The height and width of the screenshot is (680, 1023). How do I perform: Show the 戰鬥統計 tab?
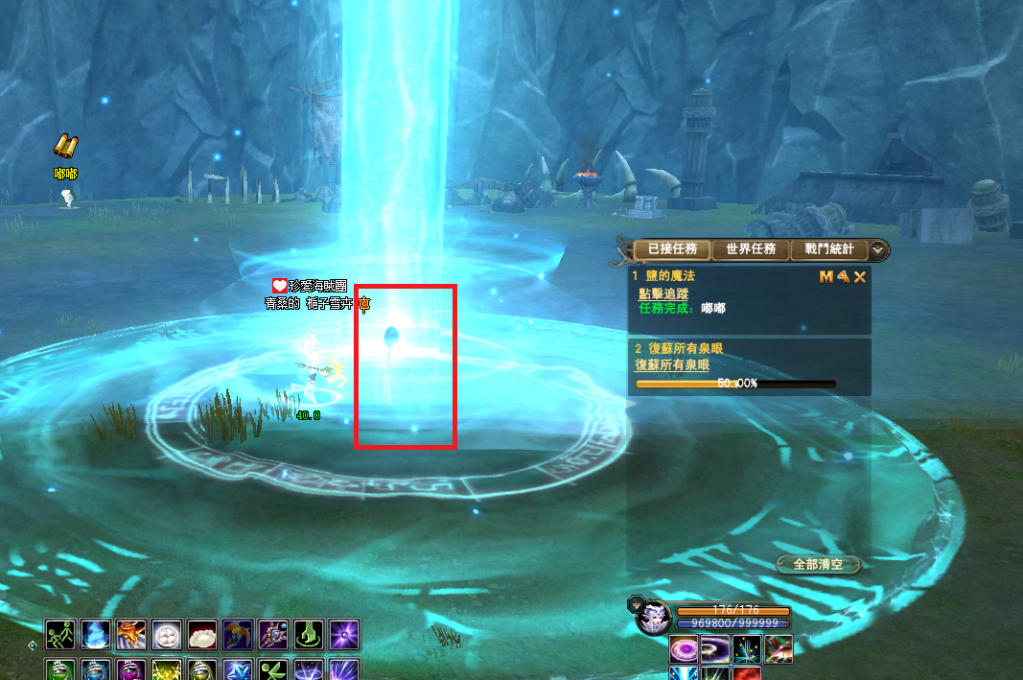(x=828, y=249)
